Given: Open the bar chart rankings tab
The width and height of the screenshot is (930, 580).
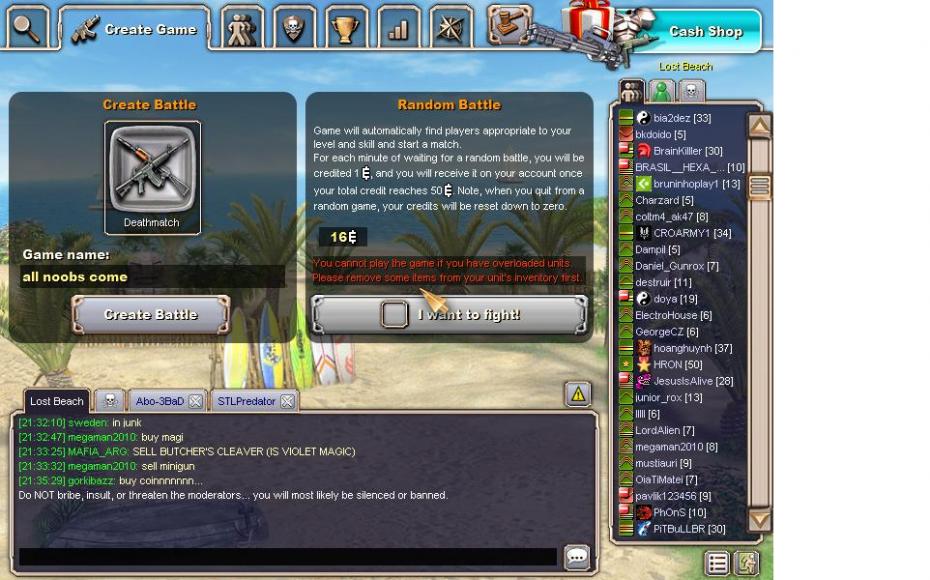Looking at the screenshot, I should pos(398,28).
